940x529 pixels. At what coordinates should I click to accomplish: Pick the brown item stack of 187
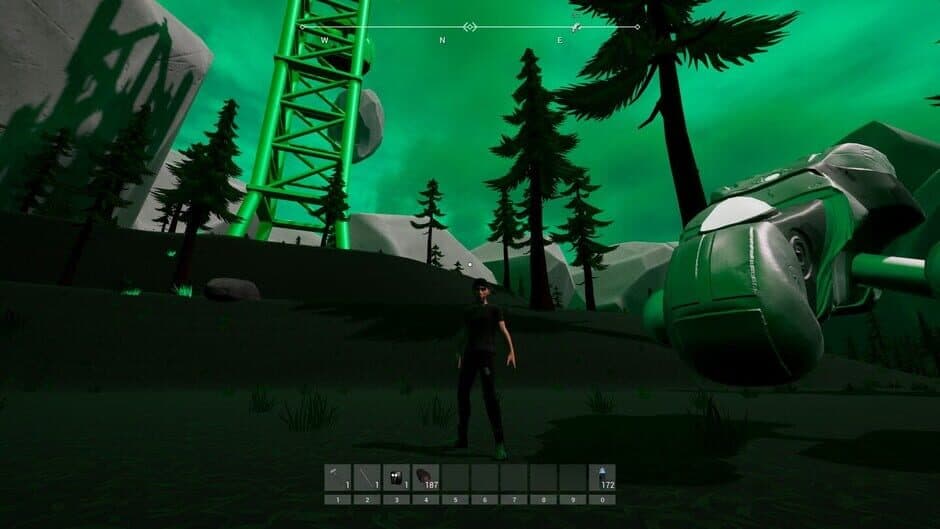(x=425, y=477)
